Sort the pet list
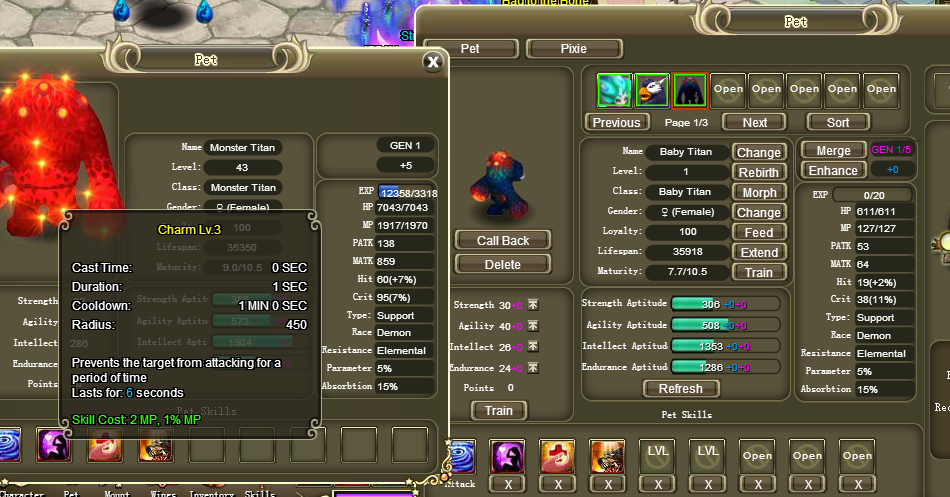The image size is (950, 497). [838, 122]
